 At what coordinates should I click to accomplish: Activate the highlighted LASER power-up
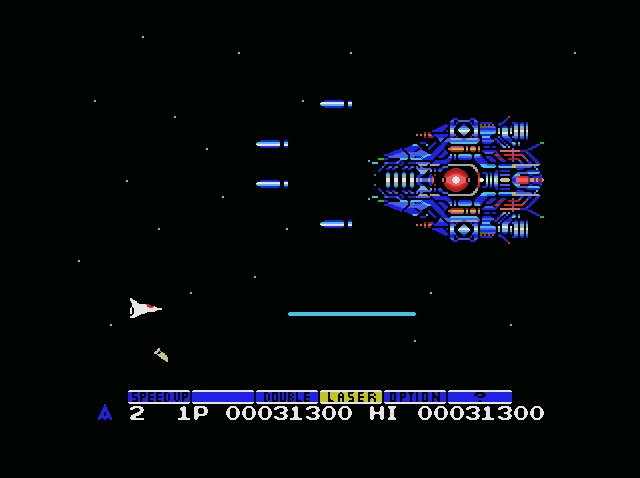point(350,397)
